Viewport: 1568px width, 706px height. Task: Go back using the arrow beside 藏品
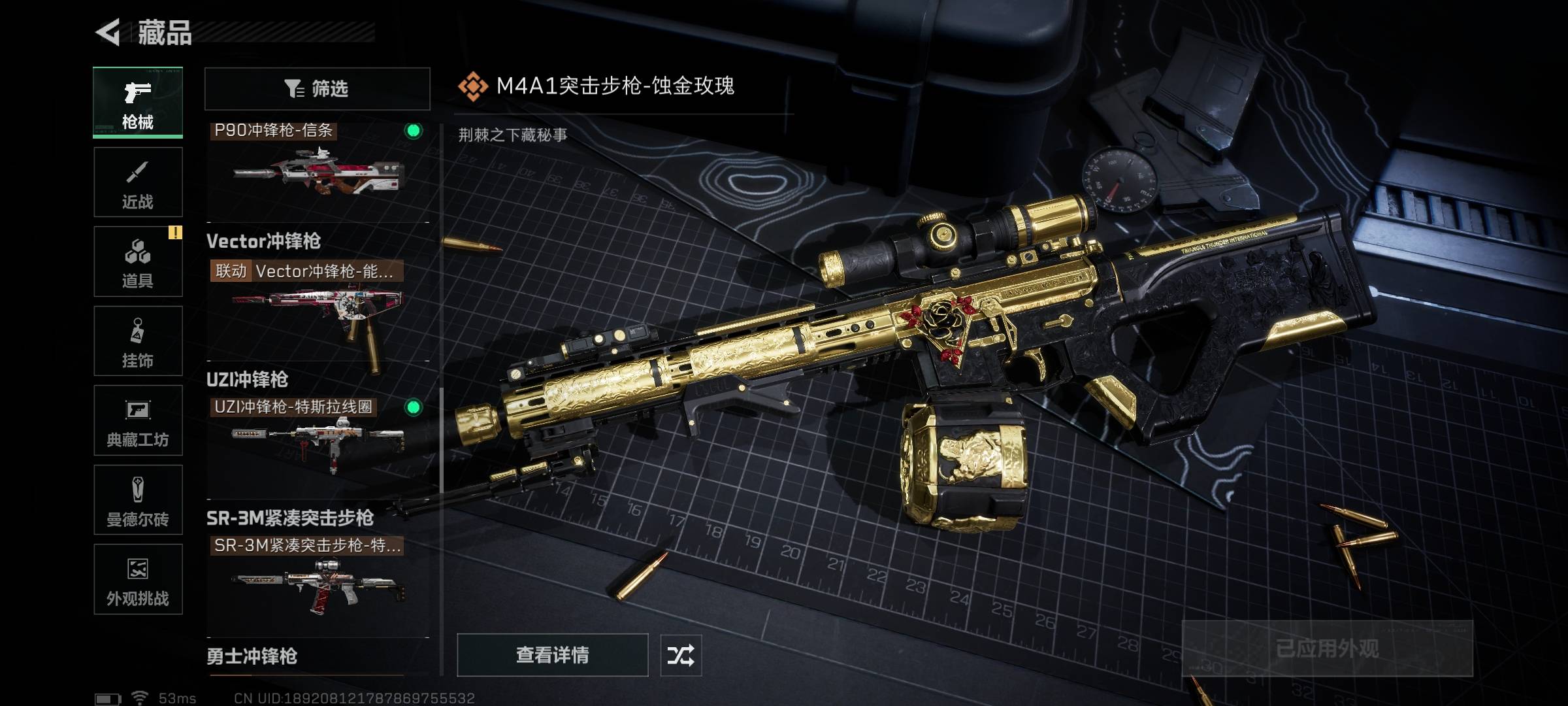(x=108, y=32)
